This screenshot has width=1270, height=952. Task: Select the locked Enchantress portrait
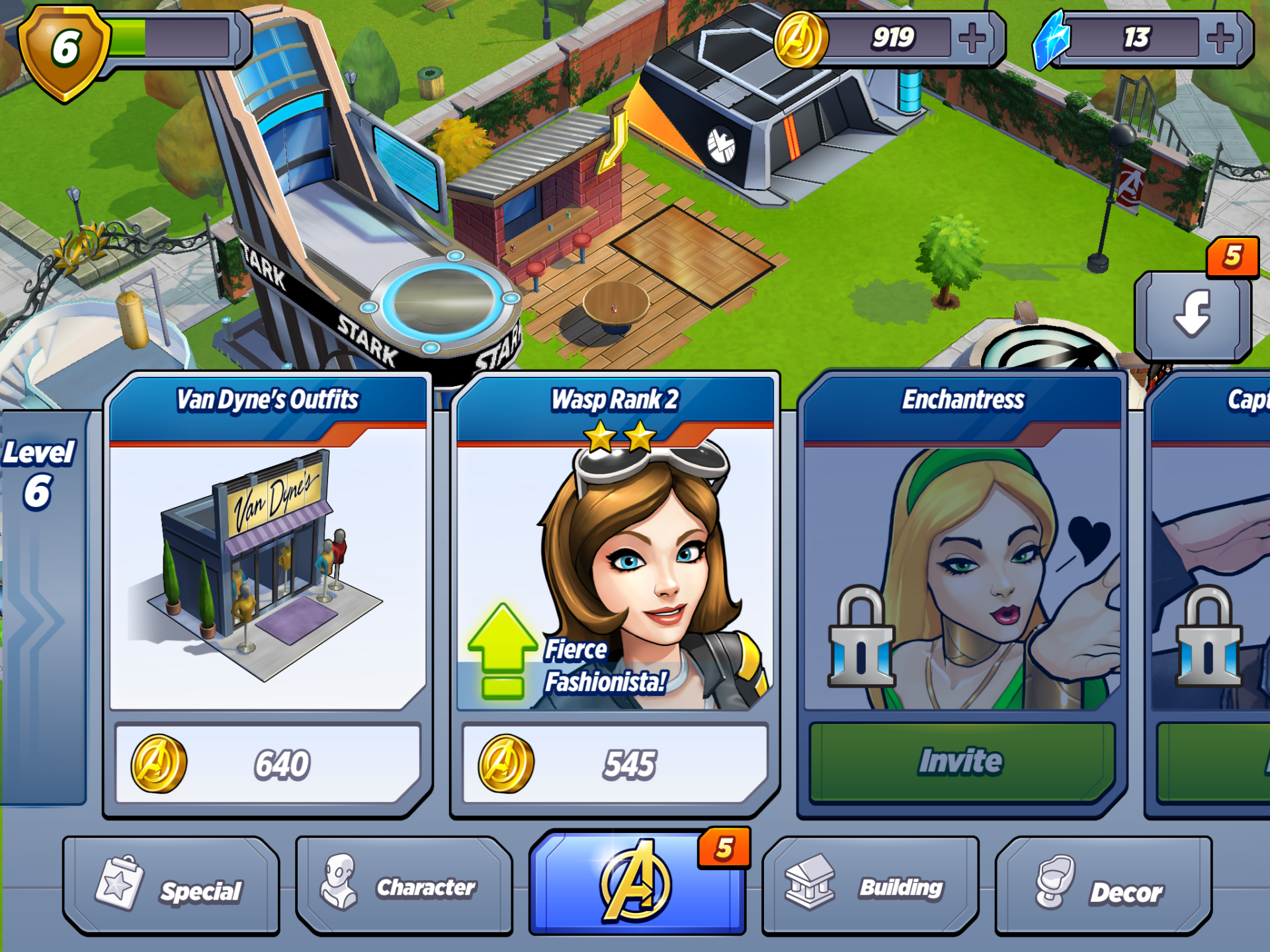coord(962,575)
